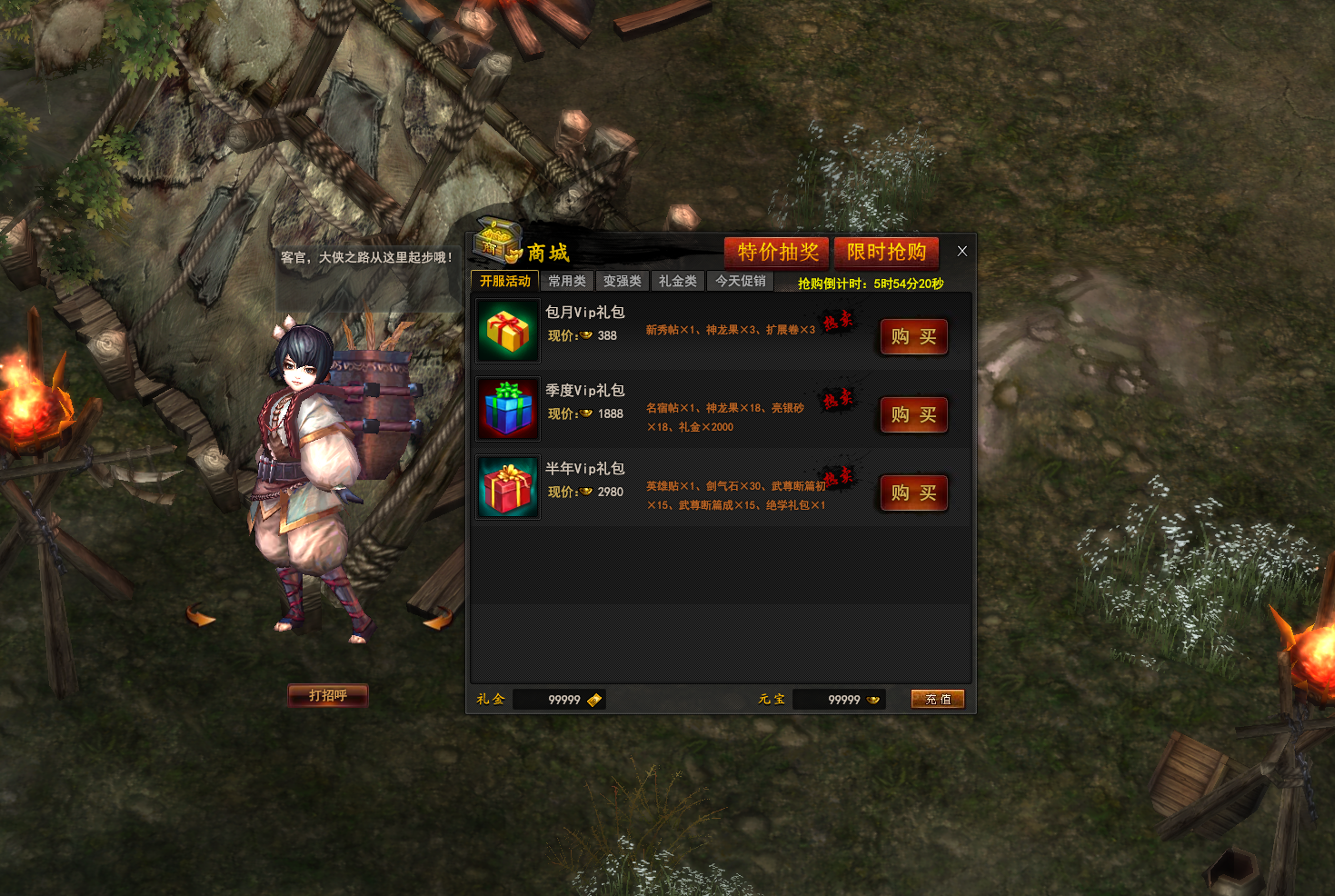Buy the 包月Vip礼包 for 388
Screen dimensions: 1335x896
(x=913, y=337)
